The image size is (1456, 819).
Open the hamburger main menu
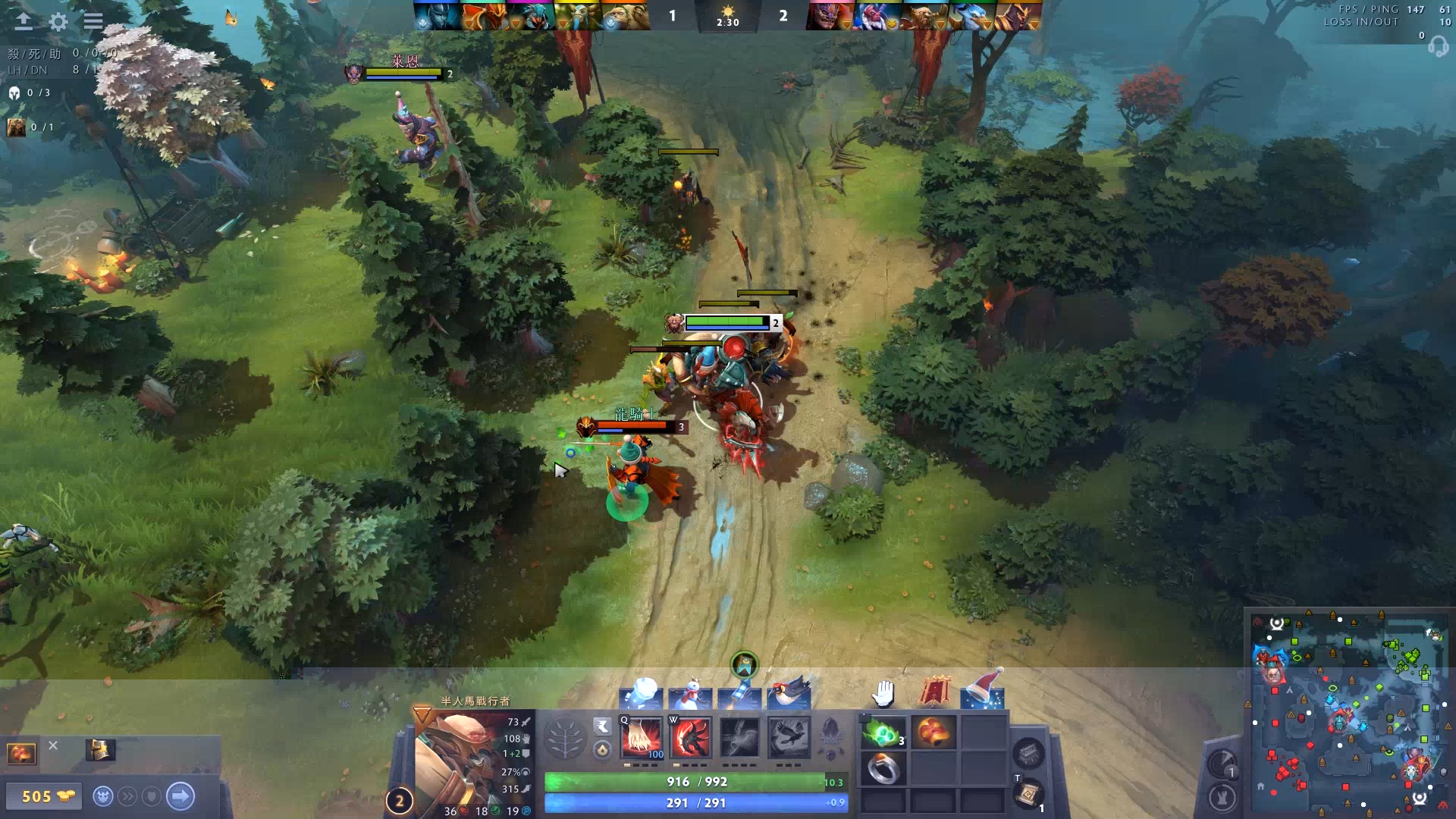[x=93, y=21]
